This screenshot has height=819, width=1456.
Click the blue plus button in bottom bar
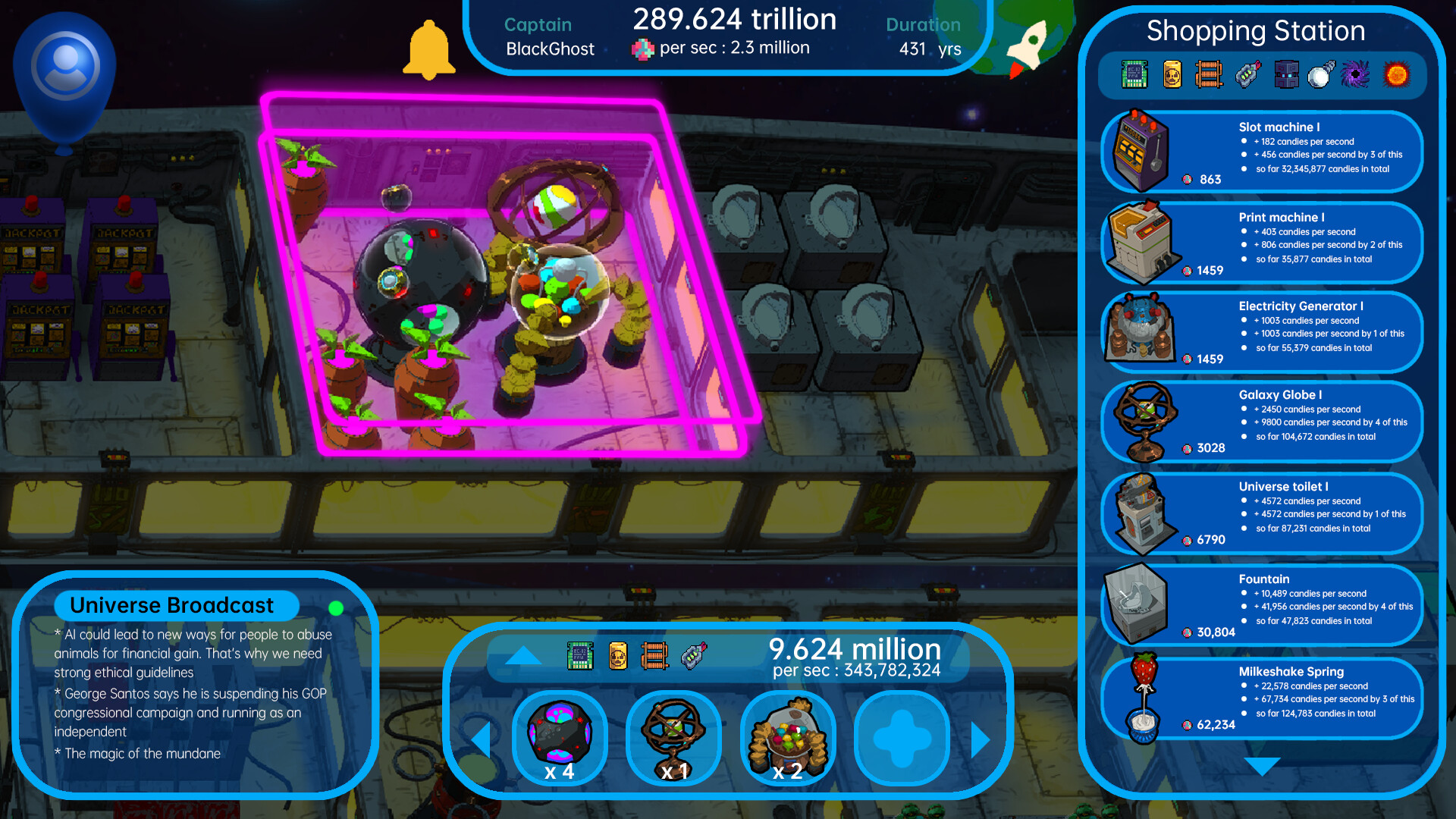click(x=901, y=738)
